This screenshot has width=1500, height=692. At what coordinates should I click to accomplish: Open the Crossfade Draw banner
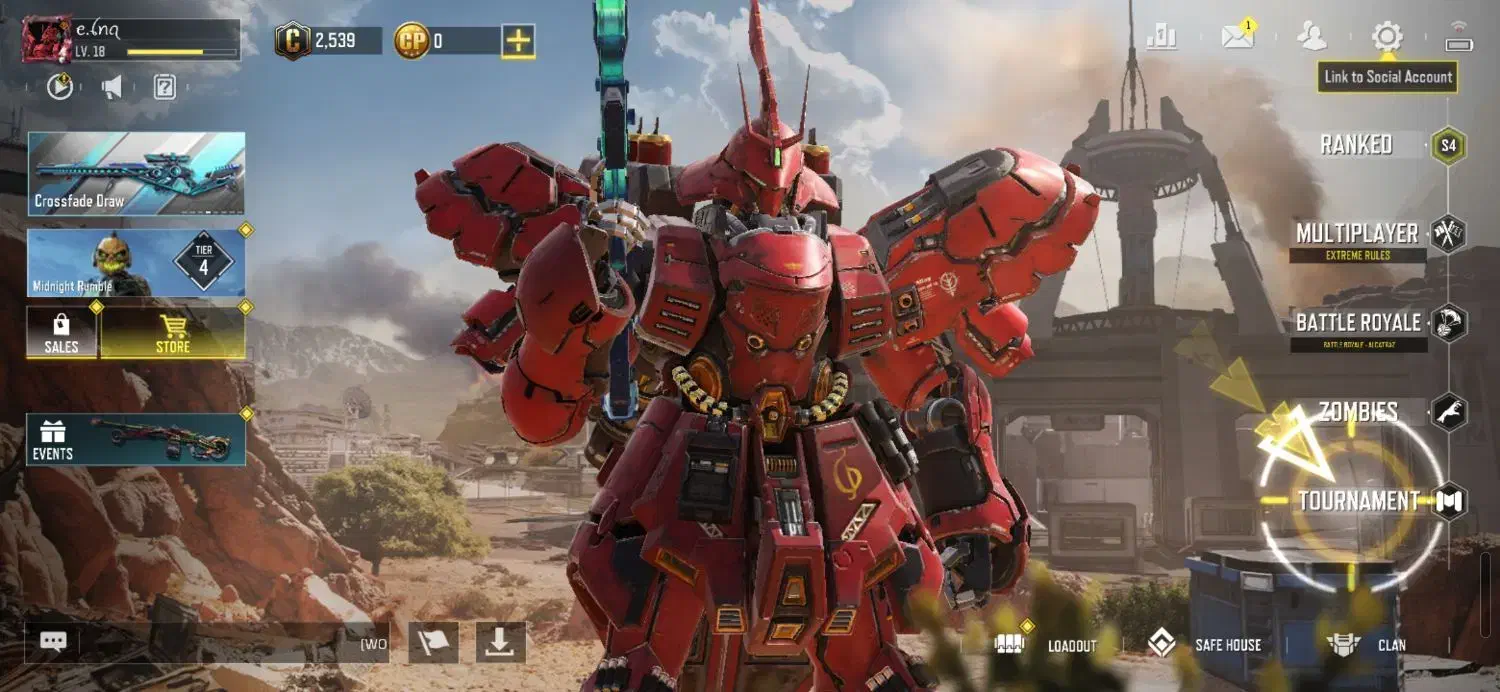click(136, 173)
